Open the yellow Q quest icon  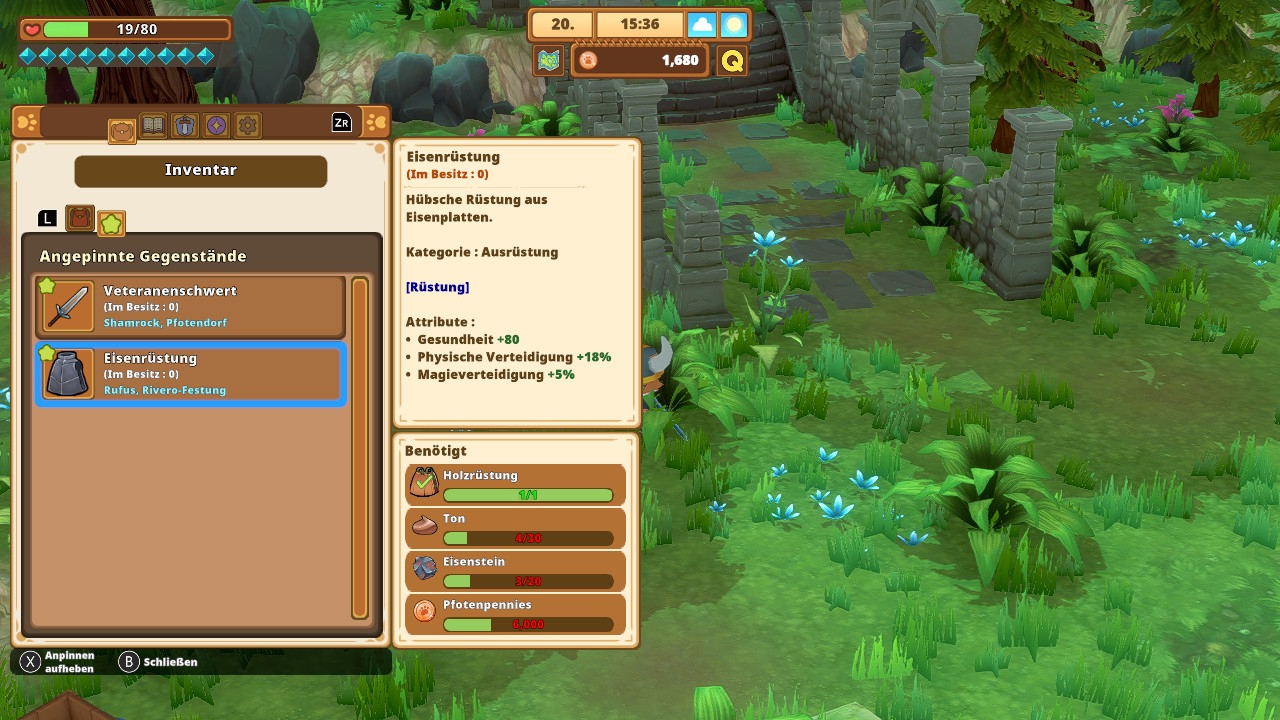[x=732, y=61]
